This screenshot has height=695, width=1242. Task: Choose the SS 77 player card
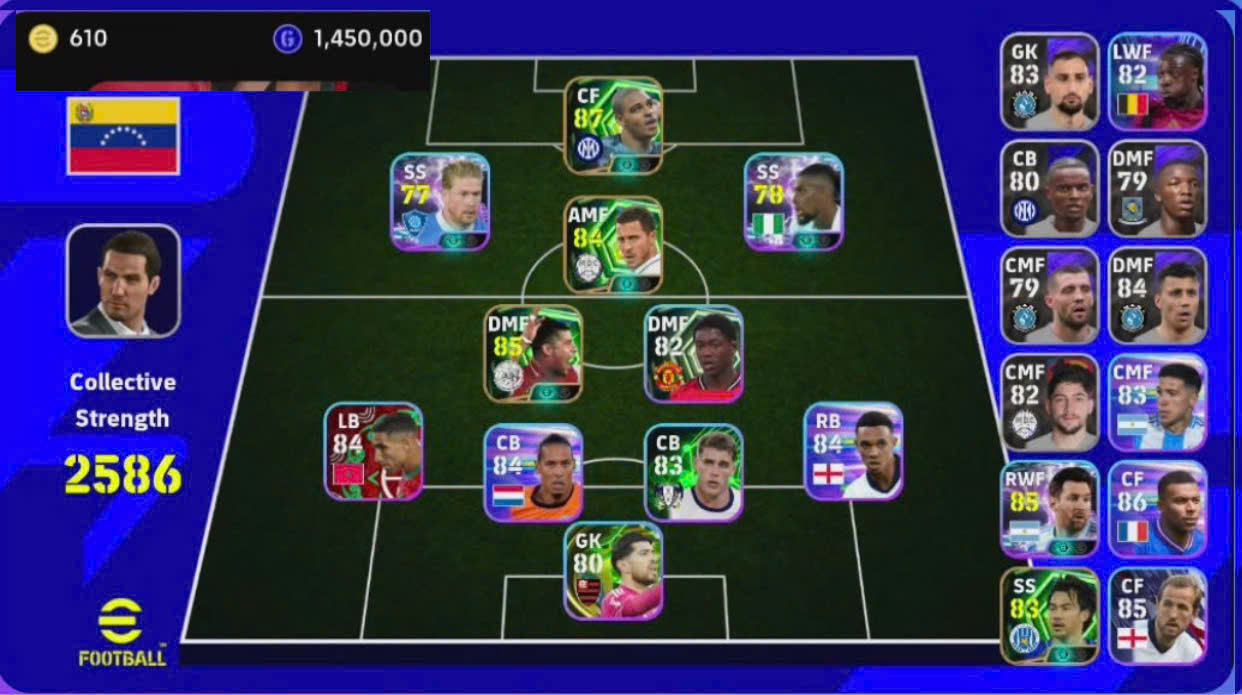[x=440, y=201]
